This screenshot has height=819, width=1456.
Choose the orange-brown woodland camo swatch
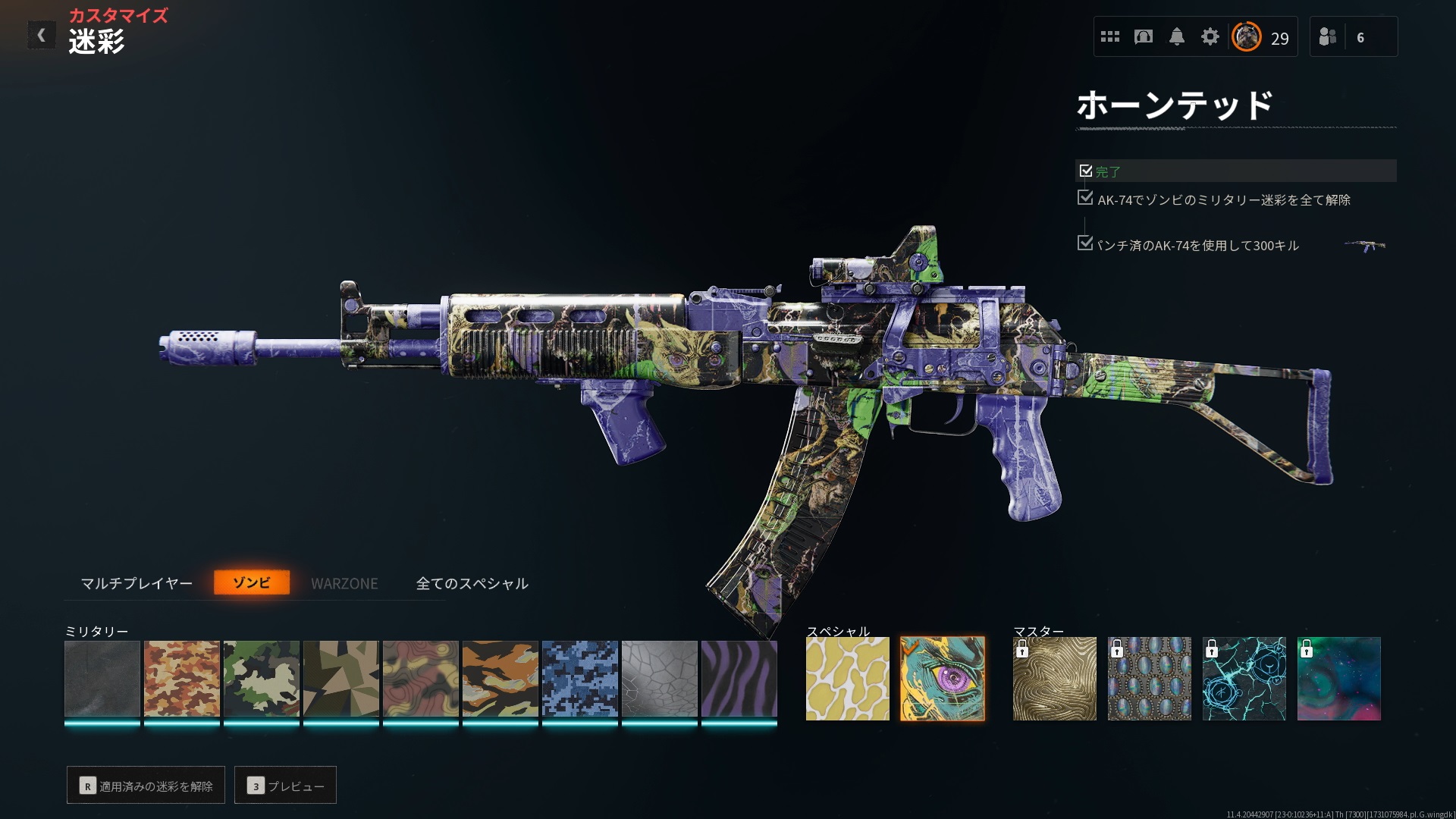(x=182, y=679)
